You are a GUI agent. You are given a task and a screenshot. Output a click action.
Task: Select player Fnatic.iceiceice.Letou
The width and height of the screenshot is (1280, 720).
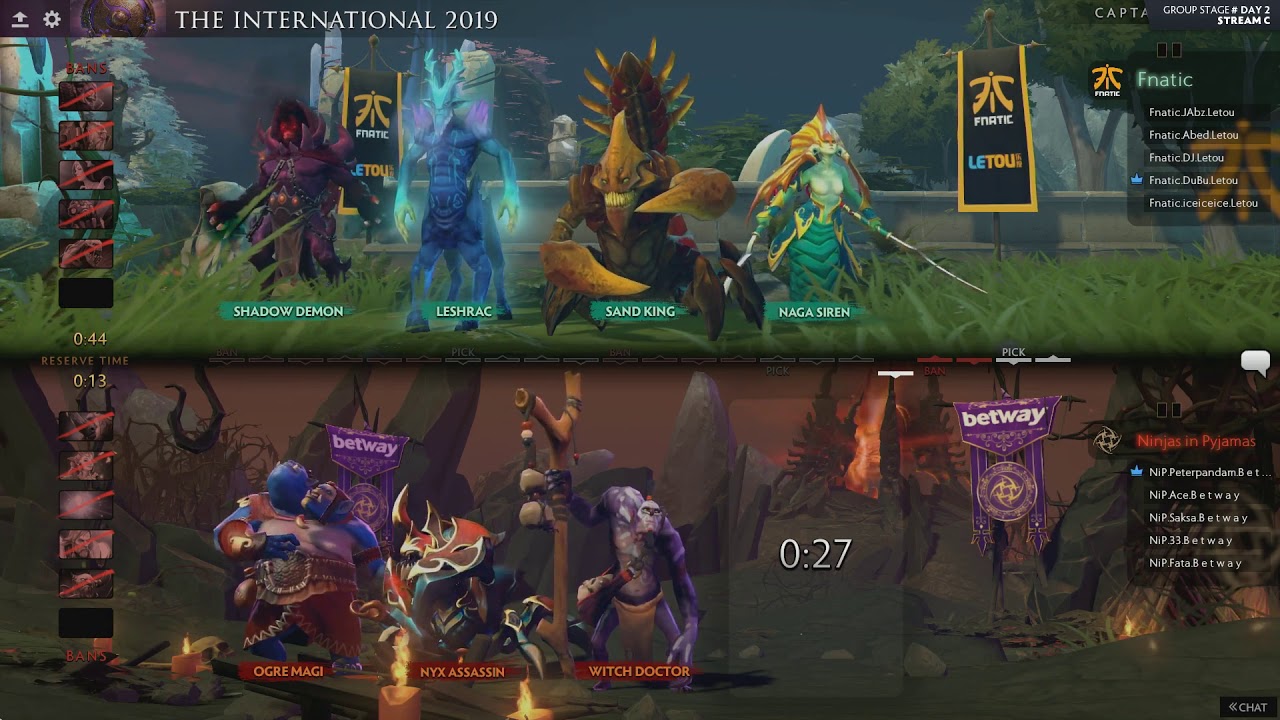pyautogui.click(x=1203, y=203)
